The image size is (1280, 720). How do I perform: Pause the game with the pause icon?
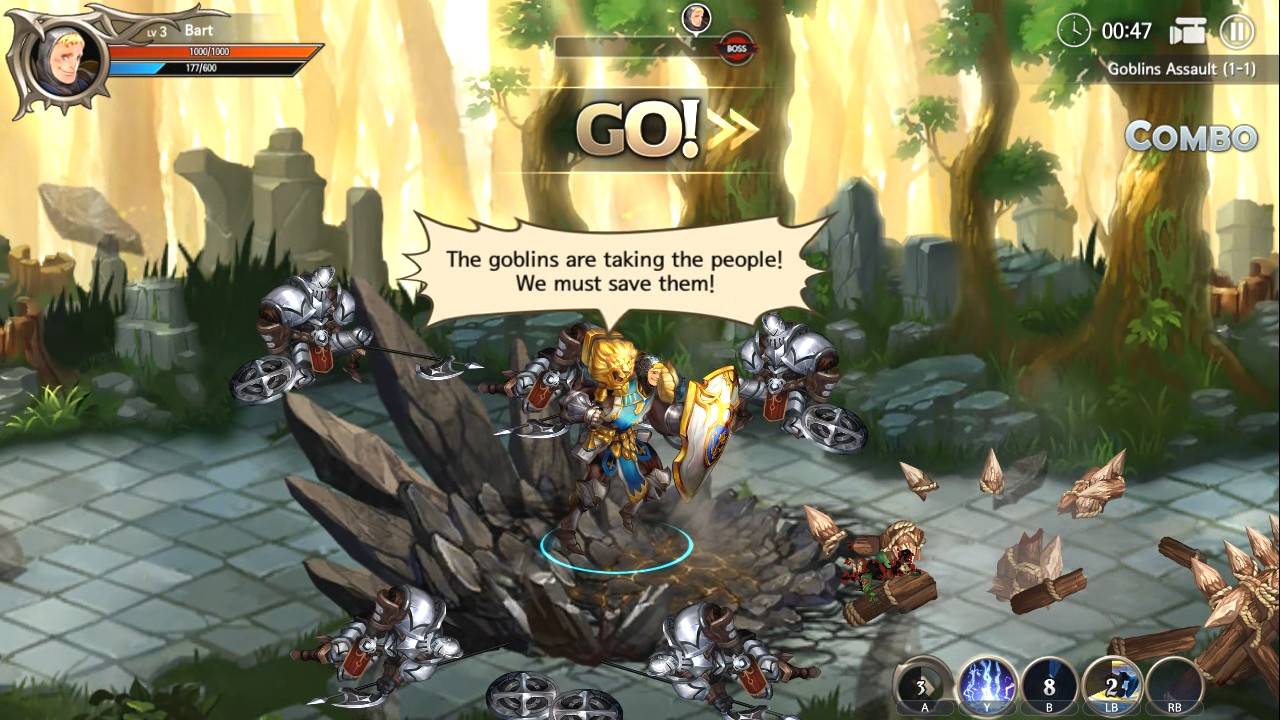click(1236, 31)
